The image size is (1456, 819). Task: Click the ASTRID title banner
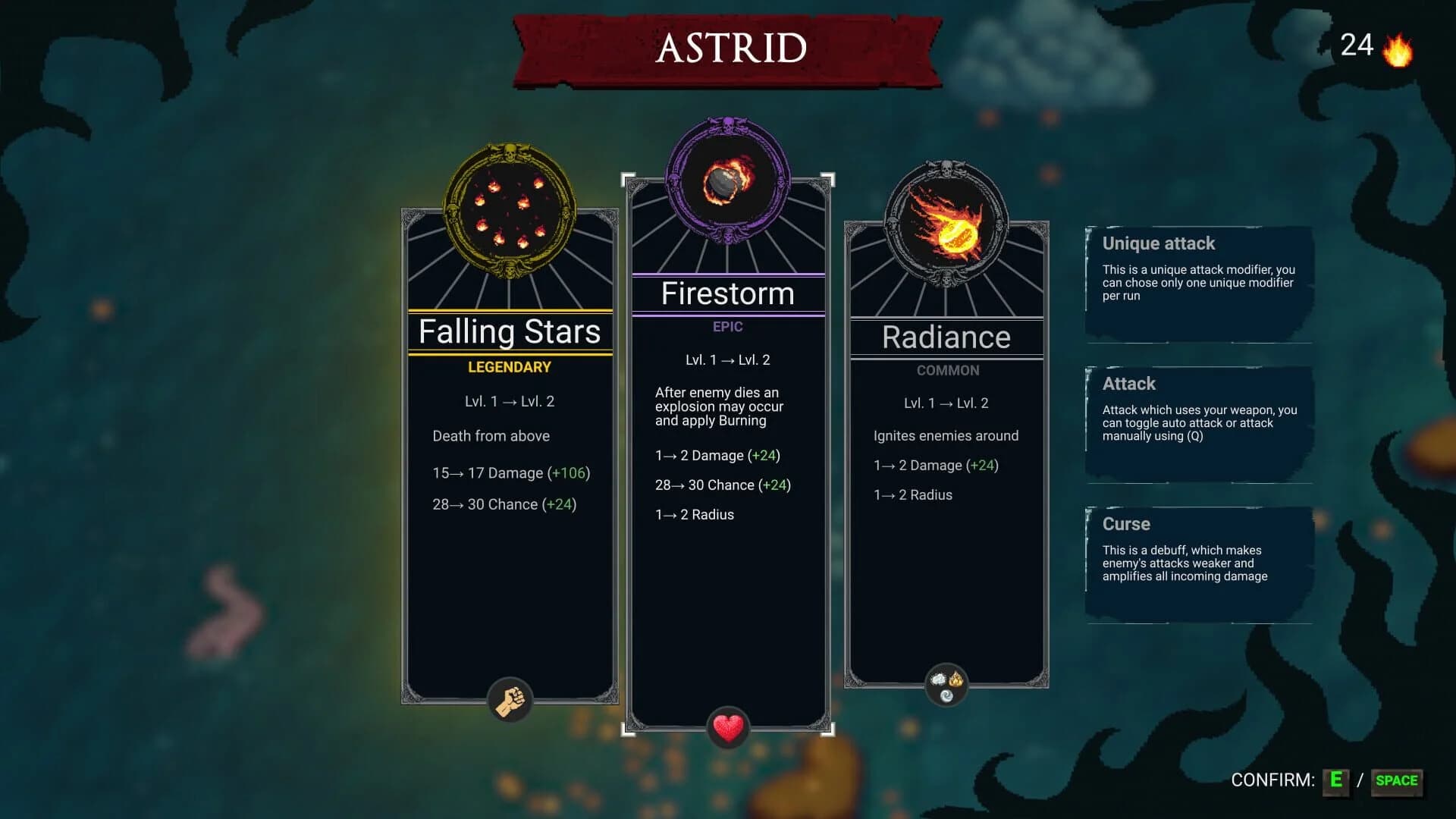pyautogui.click(x=728, y=48)
